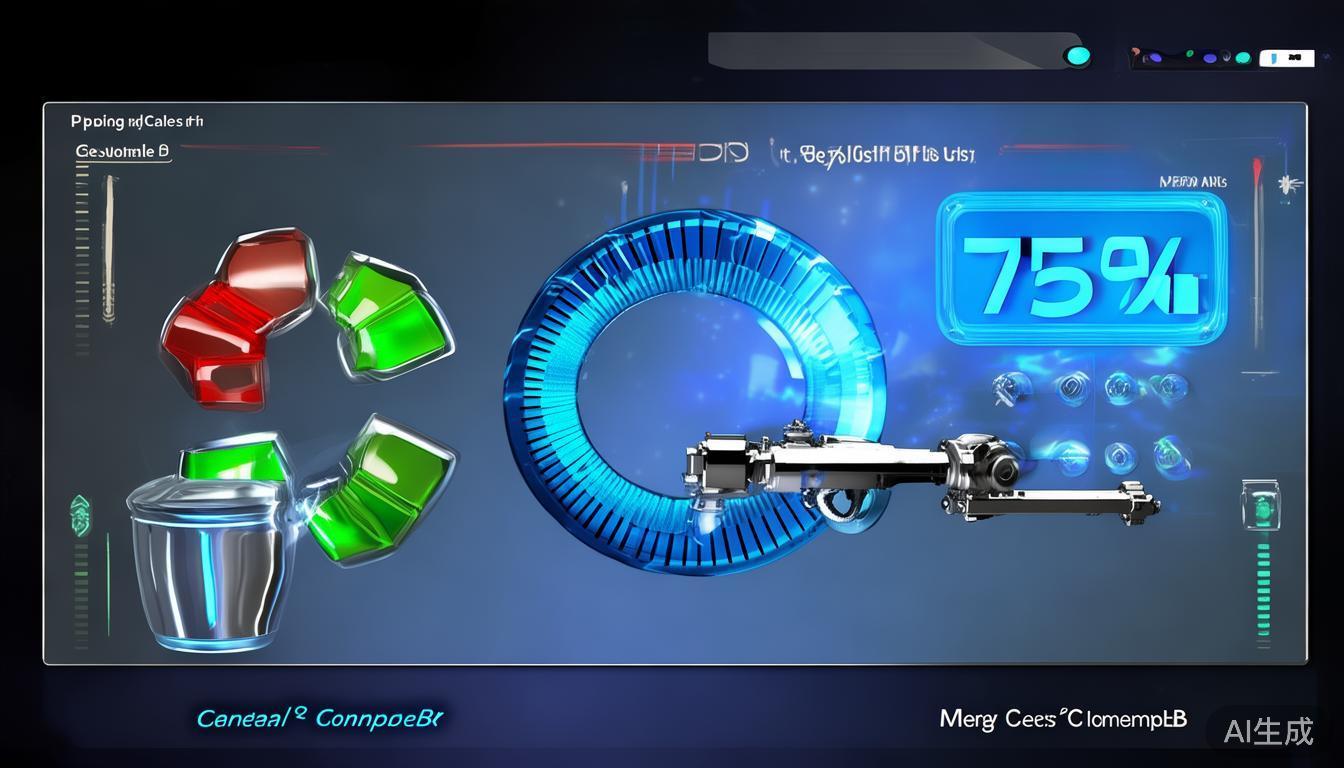Image resolution: width=1344 pixels, height=768 pixels.
Task: Toggle the white switch in the top corner
Action: [1286, 58]
